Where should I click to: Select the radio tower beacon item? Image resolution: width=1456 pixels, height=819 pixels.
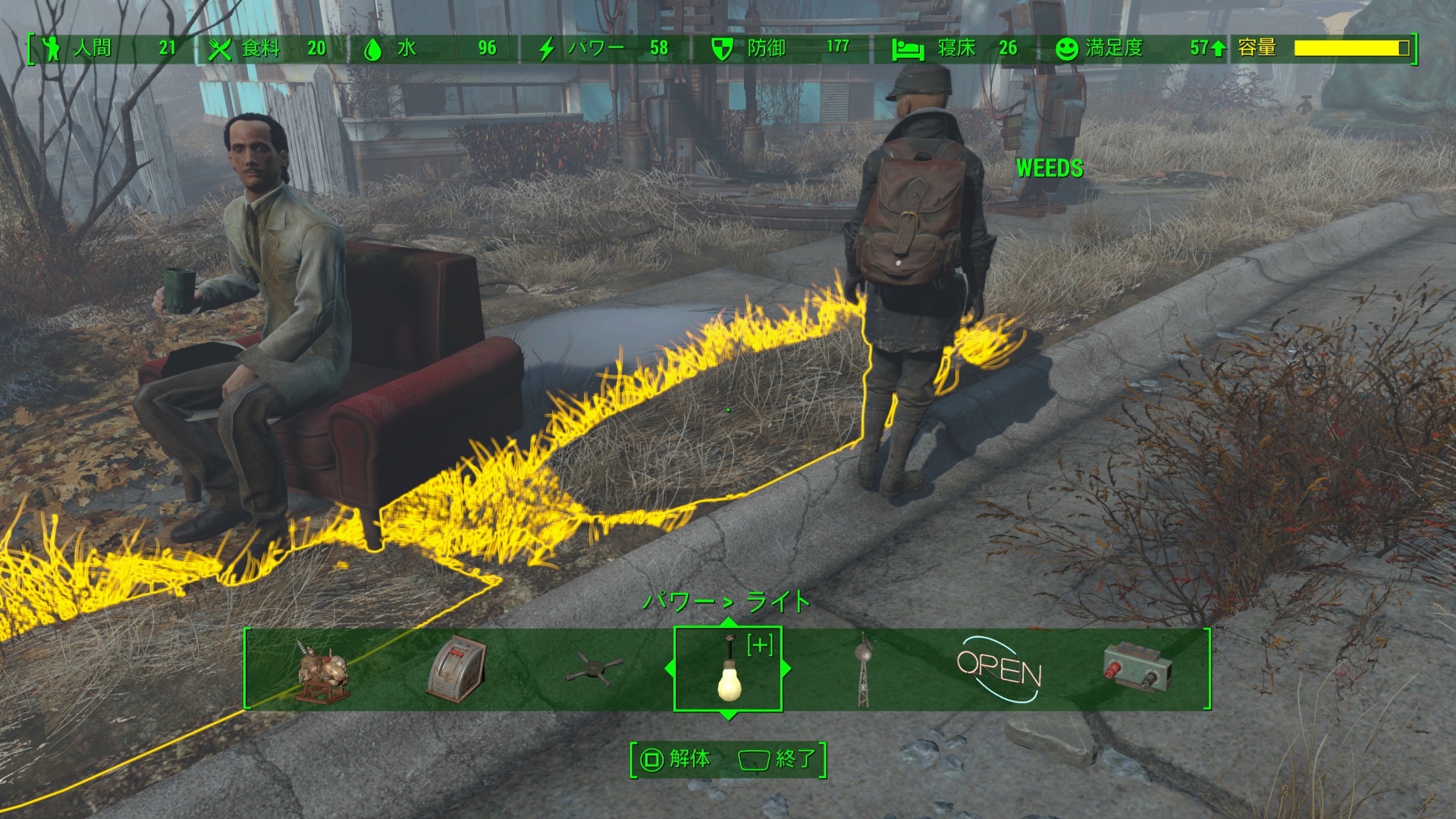pyautogui.click(x=862, y=670)
